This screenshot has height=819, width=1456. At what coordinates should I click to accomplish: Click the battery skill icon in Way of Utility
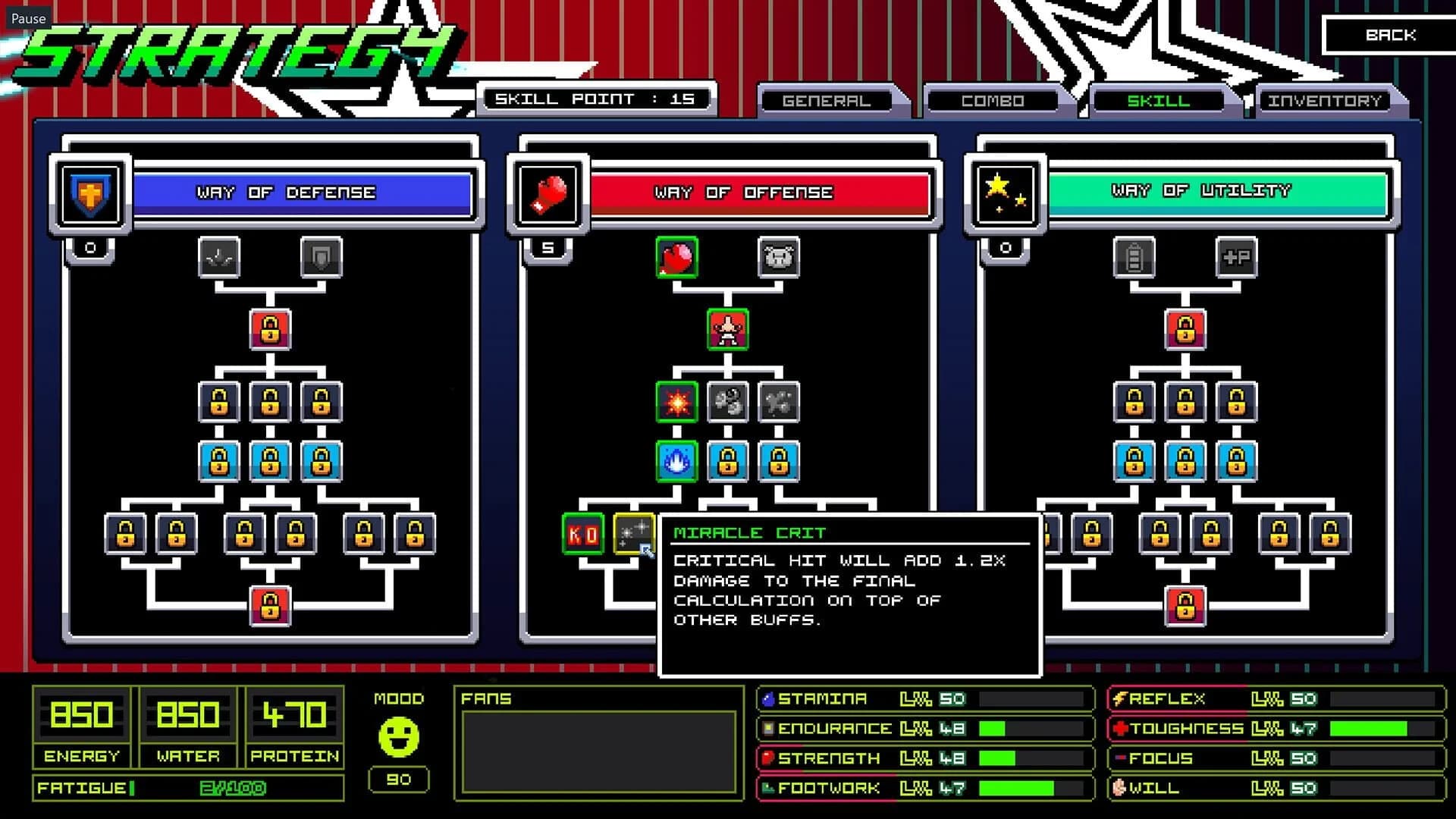pyautogui.click(x=1133, y=257)
